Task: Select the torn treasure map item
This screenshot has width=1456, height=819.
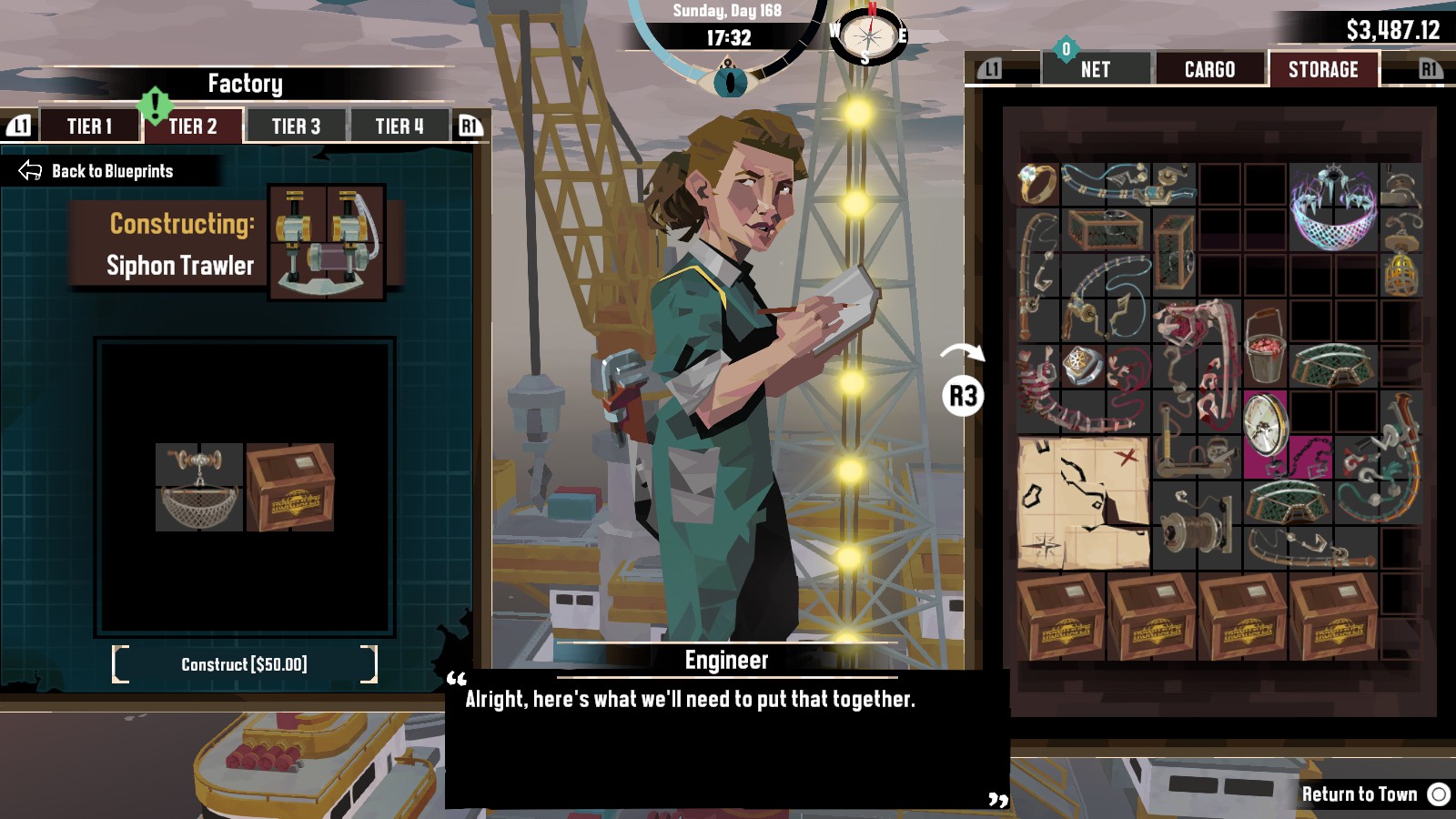Action: (1083, 502)
